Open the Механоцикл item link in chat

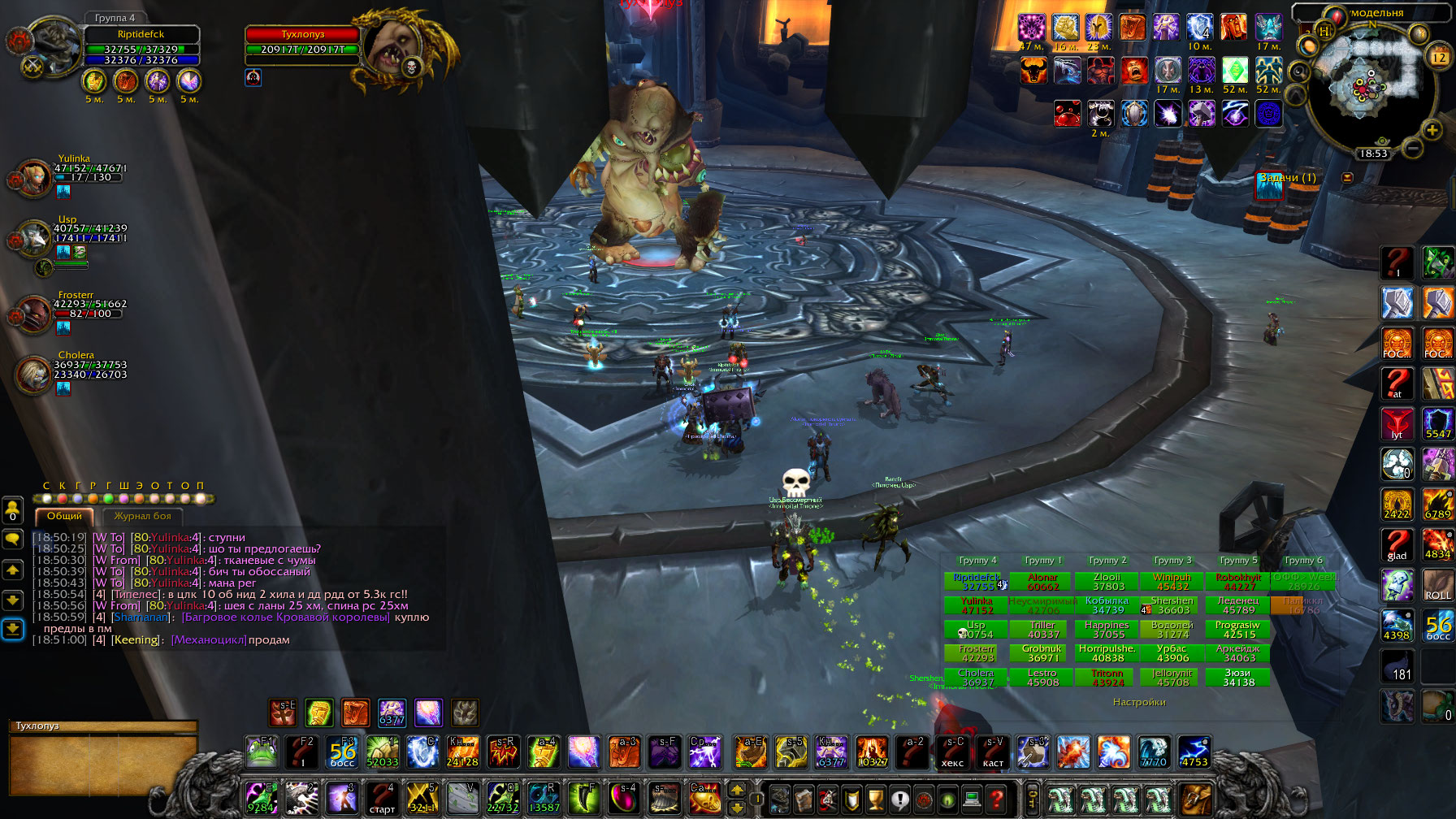tap(209, 640)
